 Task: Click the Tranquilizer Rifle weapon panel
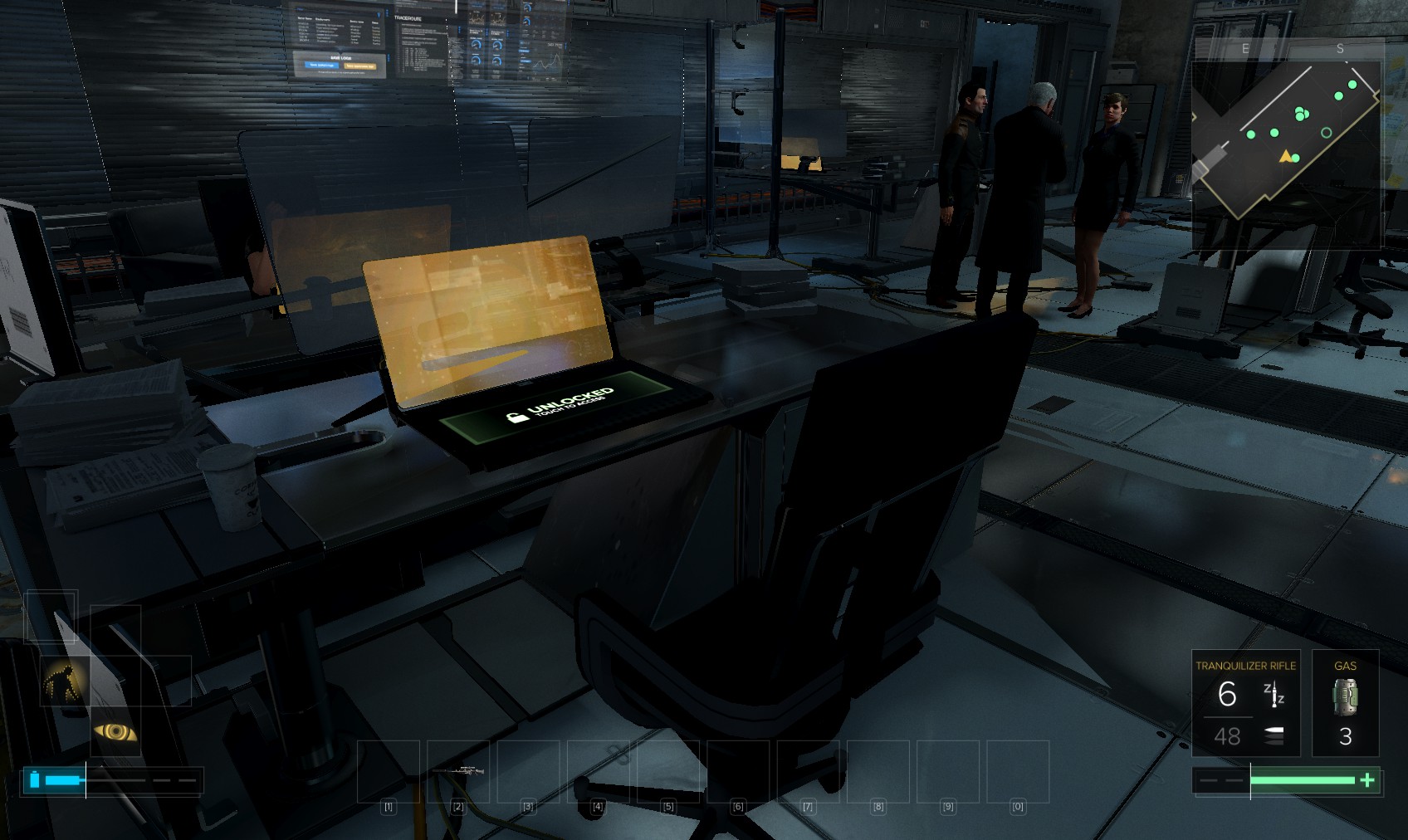click(1245, 703)
